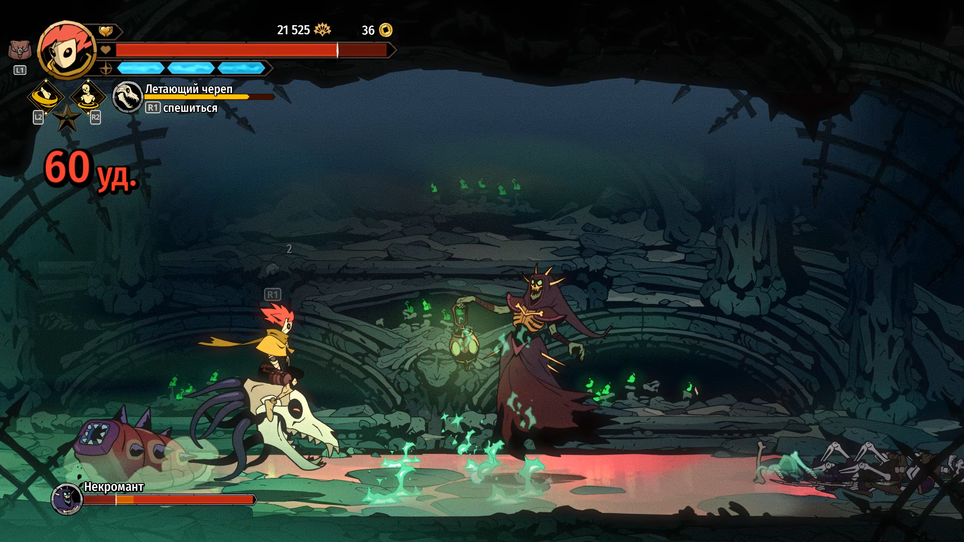Open the backpack bag icon
The height and width of the screenshot is (542, 964).
[x=19, y=50]
